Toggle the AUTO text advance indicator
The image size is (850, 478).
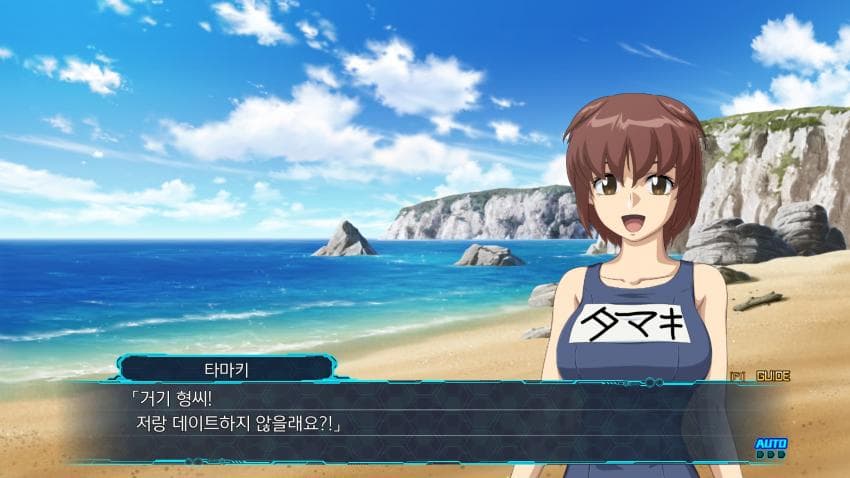pyautogui.click(x=770, y=445)
